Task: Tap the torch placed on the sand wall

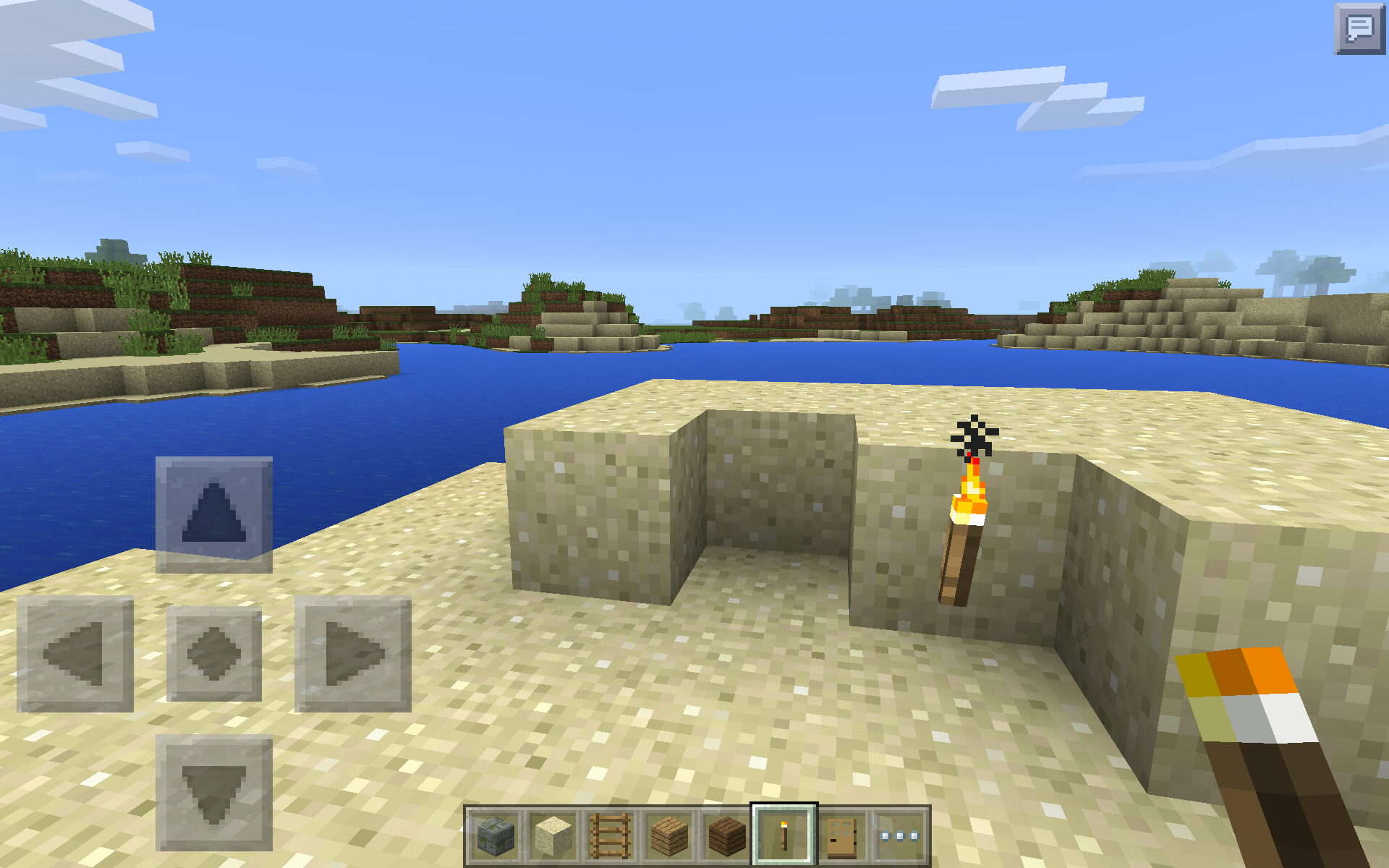Action: pyautogui.click(x=962, y=535)
